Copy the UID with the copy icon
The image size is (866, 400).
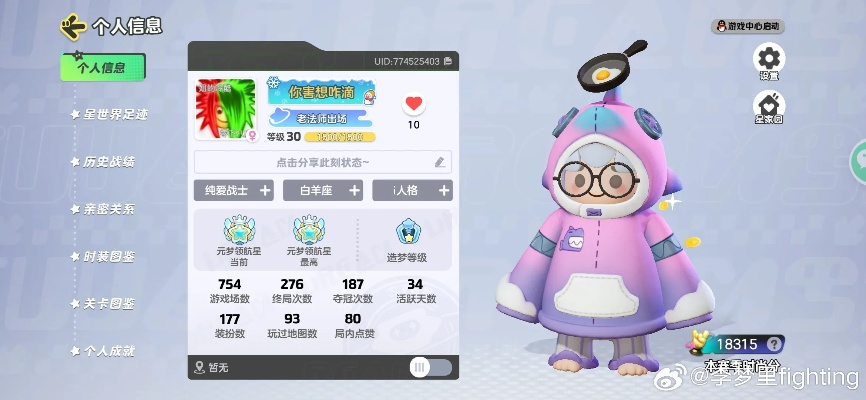coord(448,62)
